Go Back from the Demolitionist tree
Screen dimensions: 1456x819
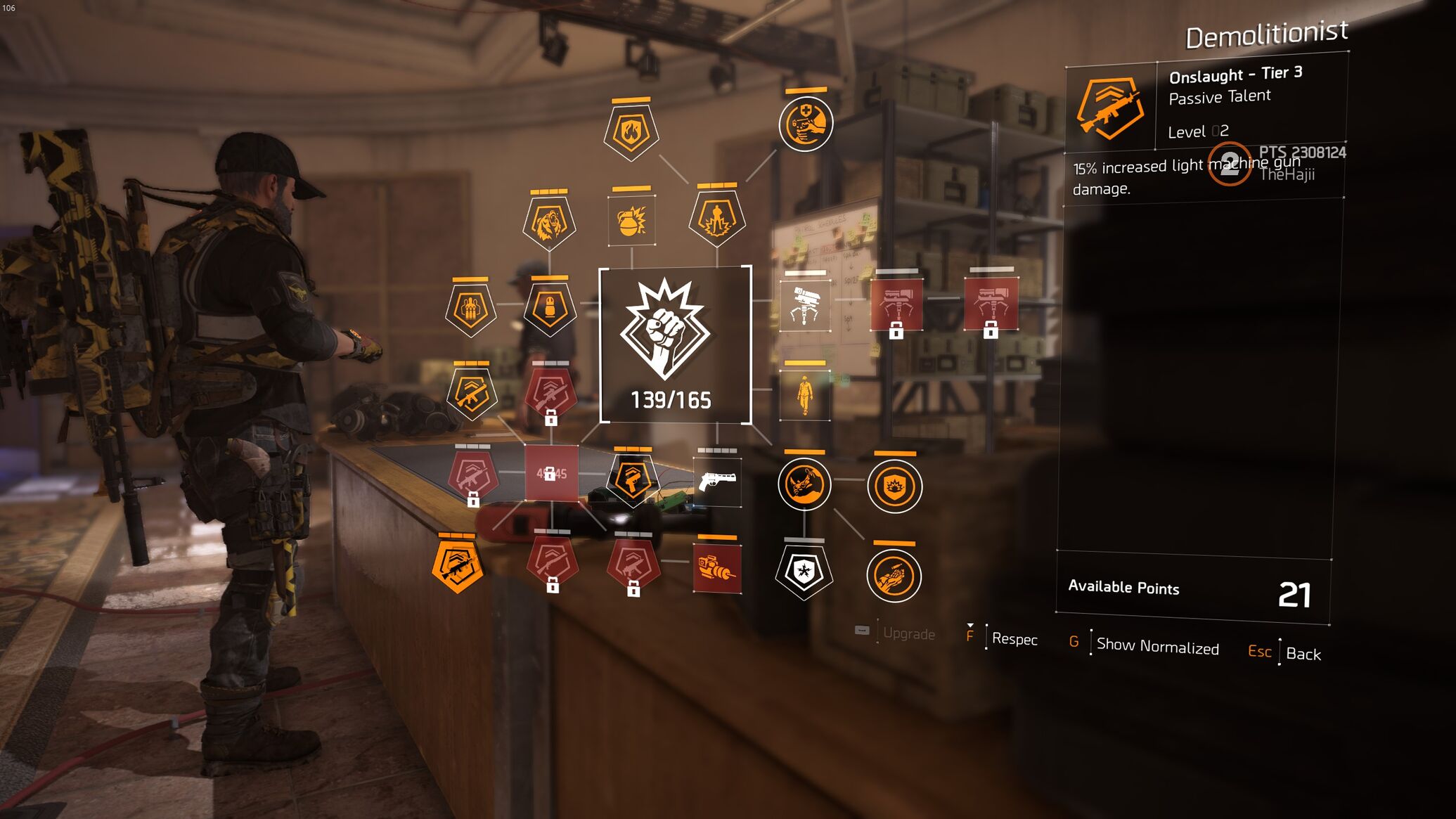[1303, 654]
